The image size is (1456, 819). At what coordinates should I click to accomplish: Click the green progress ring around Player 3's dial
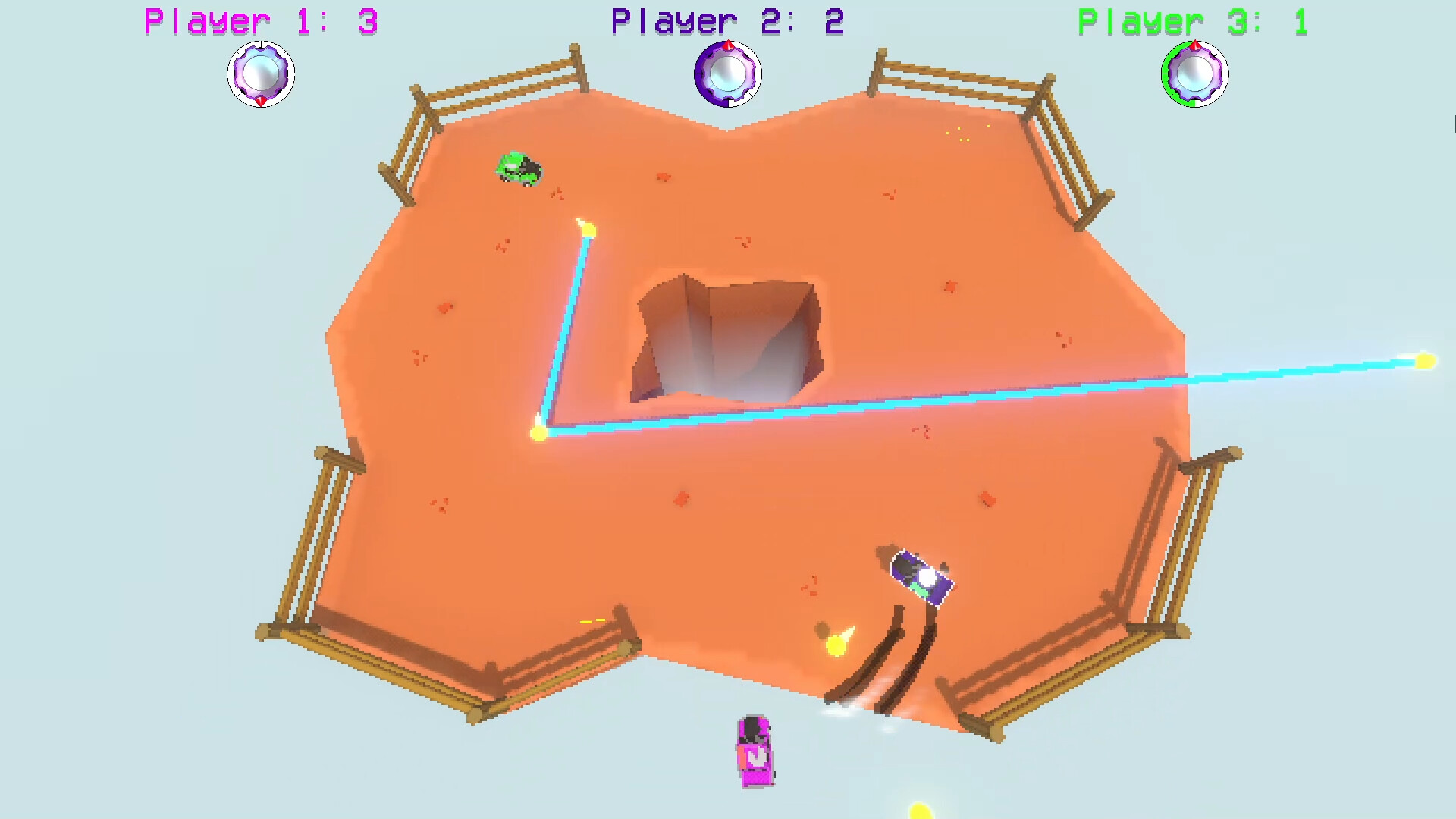click(1165, 73)
